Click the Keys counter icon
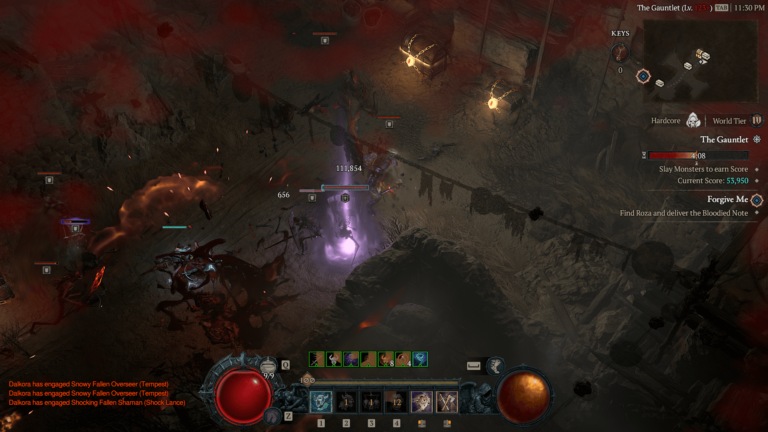Viewport: 768px width, 432px height. (620, 53)
